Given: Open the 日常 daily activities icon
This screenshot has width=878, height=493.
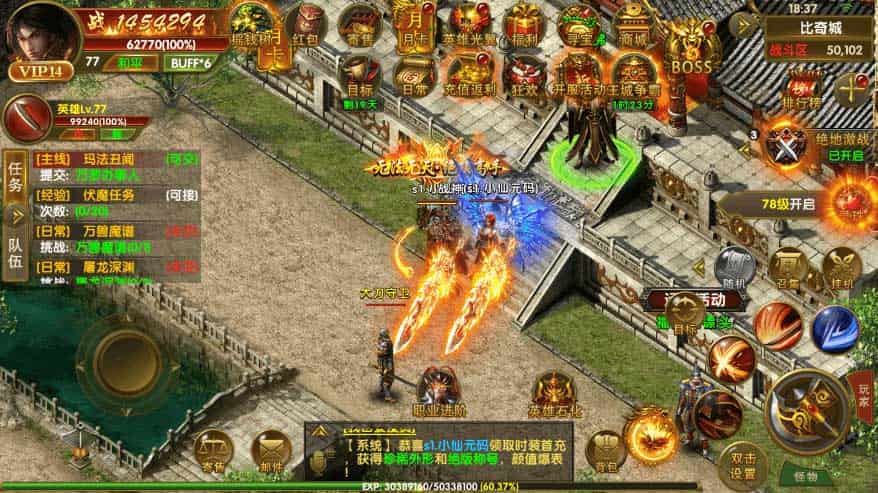Looking at the screenshot, I should tap(412, 73).
